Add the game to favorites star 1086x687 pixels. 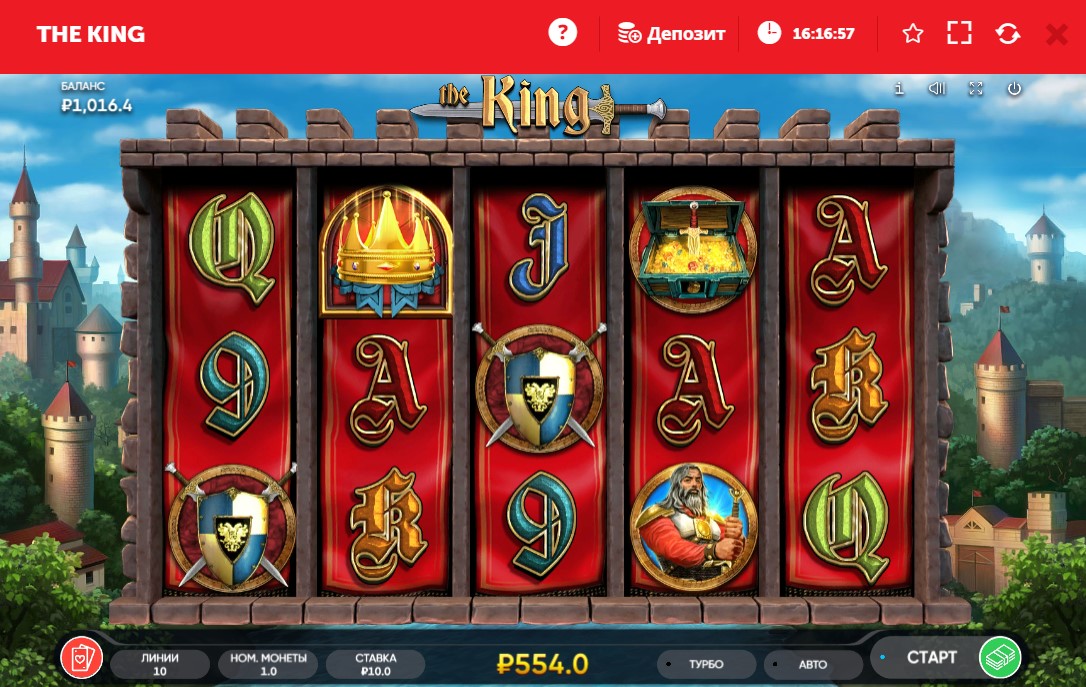[912, 33]
